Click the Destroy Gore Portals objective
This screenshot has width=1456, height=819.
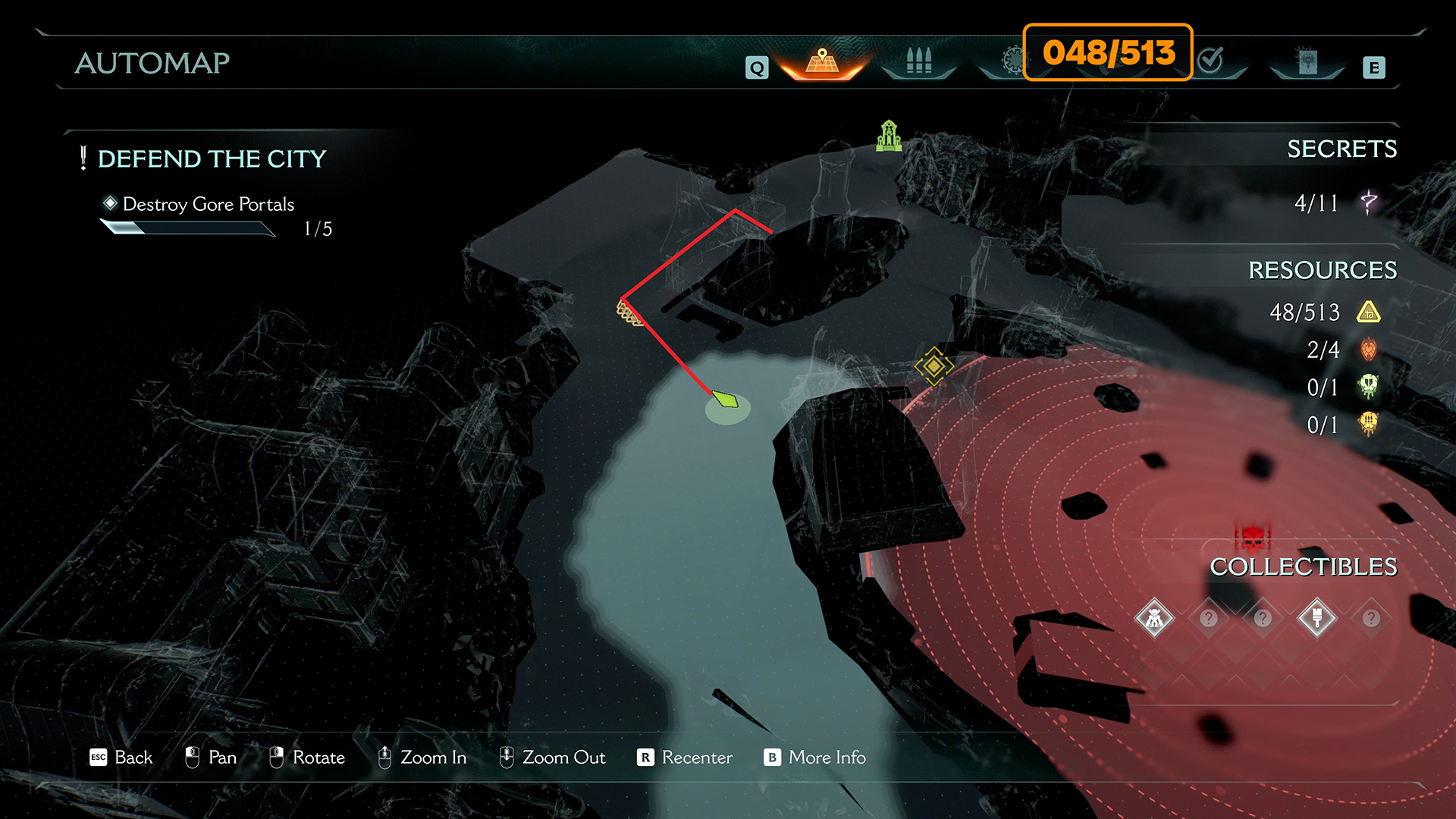pos(208,204)
